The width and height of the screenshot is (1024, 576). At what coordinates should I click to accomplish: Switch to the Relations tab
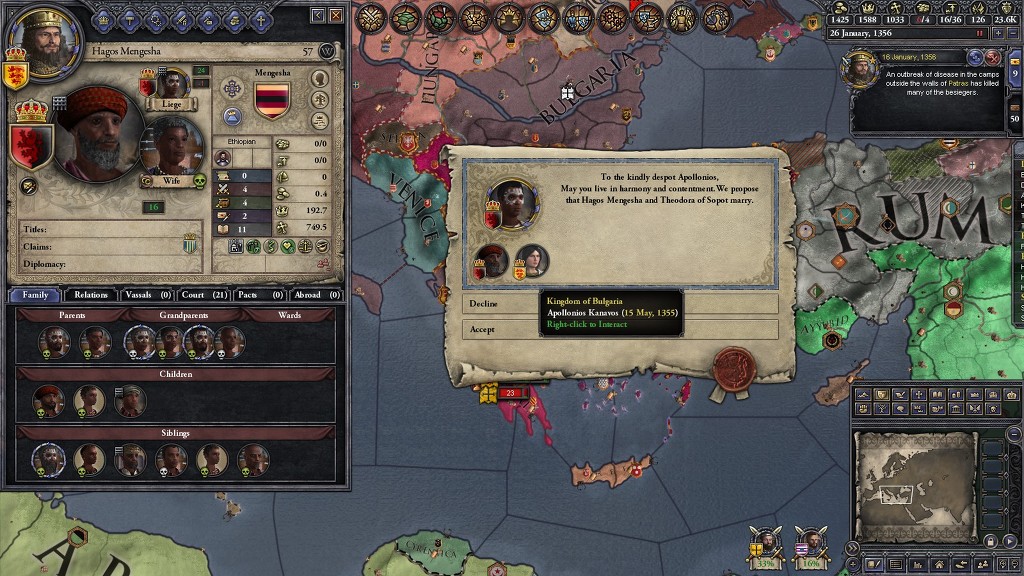coord(91,295)
